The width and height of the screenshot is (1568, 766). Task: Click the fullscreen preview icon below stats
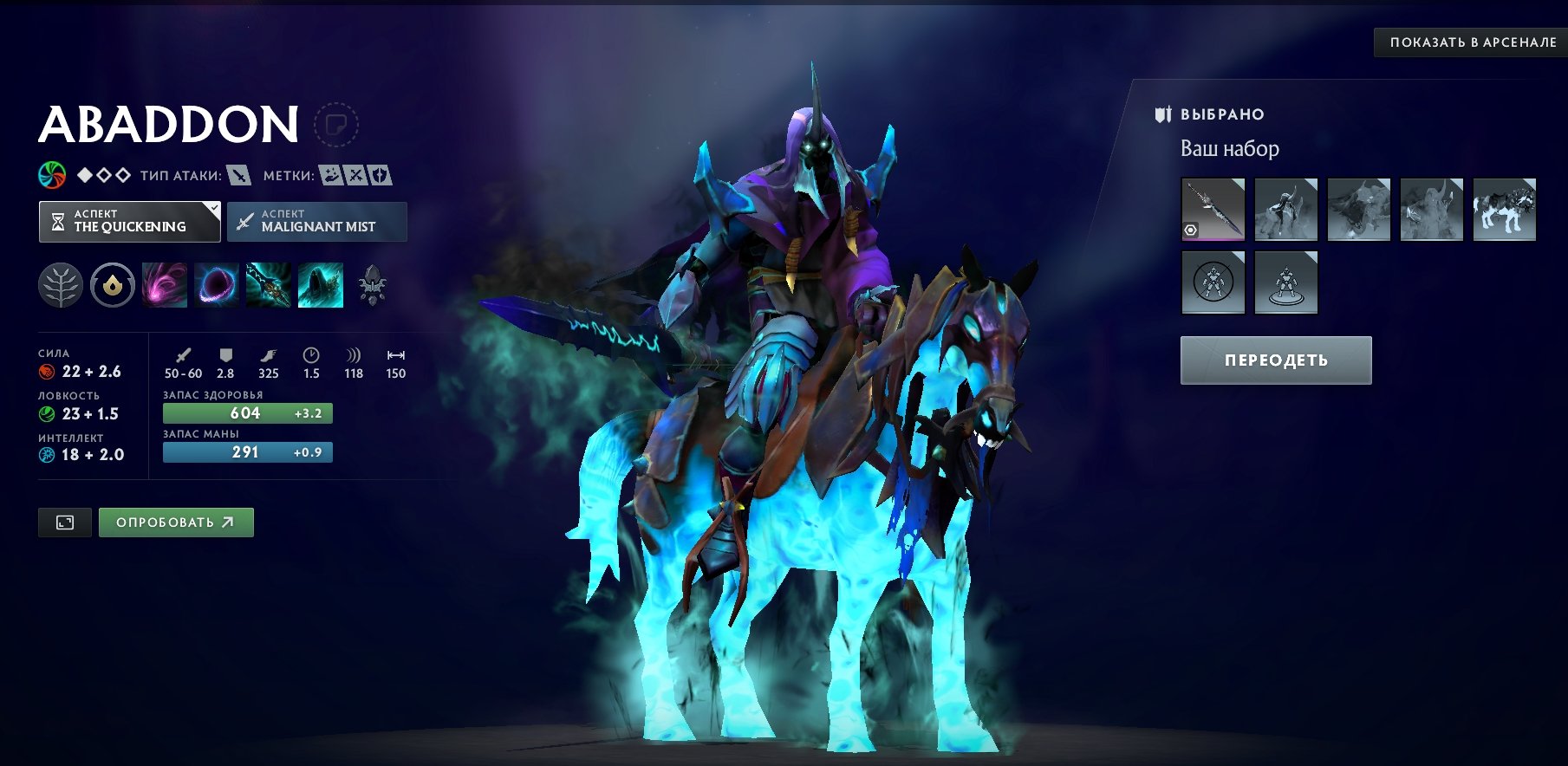(x=65, y=522)
